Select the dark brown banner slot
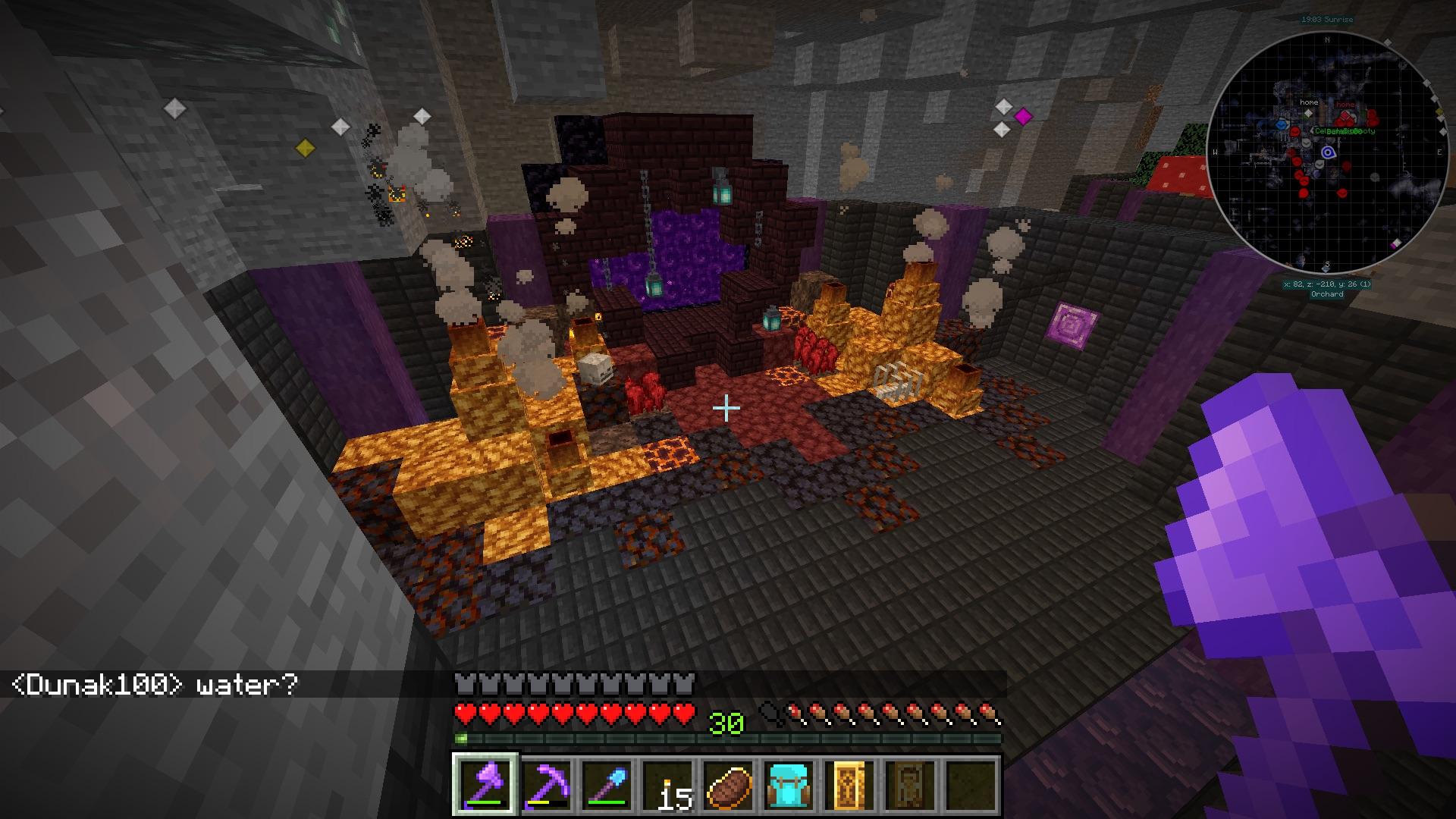 click(x=910, y=785)
